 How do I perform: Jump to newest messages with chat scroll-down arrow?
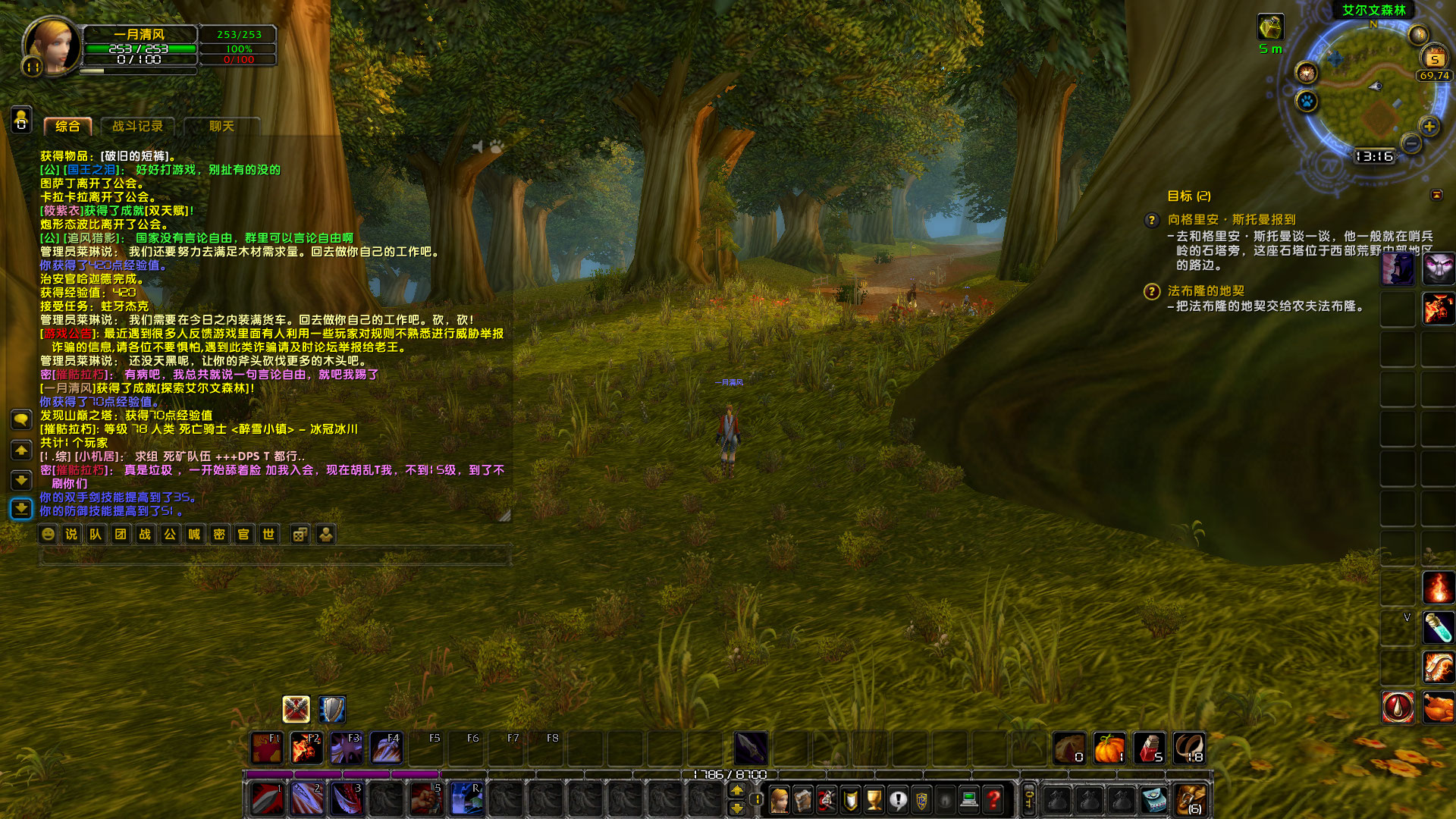[x=20, y=508]
